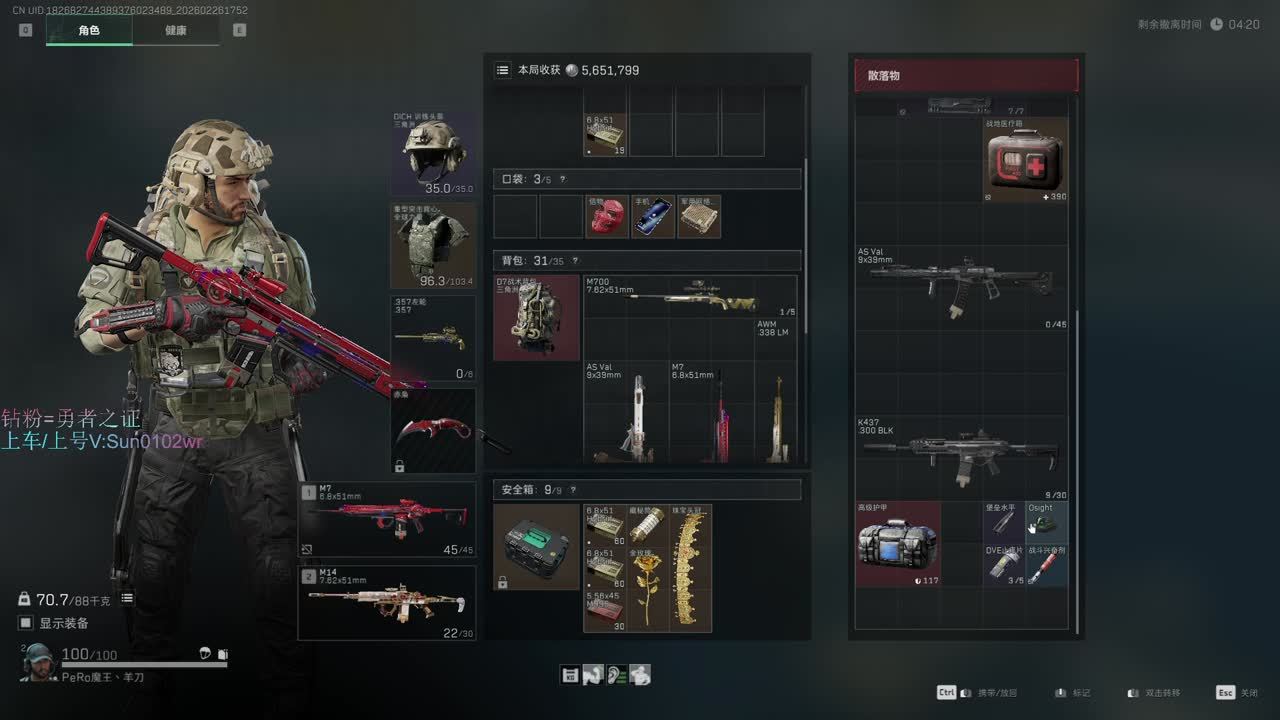The width and height of the screenshot is (1280, 720).
Task: Pick up the battlefield medical kit
Action: tap(1025, 160)
